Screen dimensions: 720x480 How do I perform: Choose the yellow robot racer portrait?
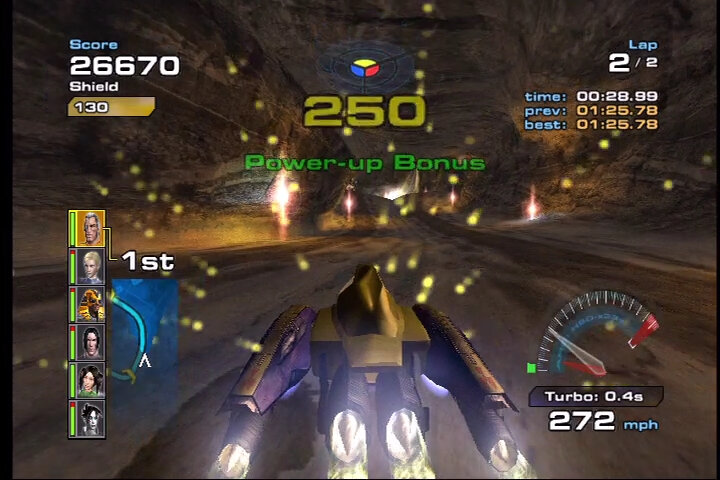point(90,304)
